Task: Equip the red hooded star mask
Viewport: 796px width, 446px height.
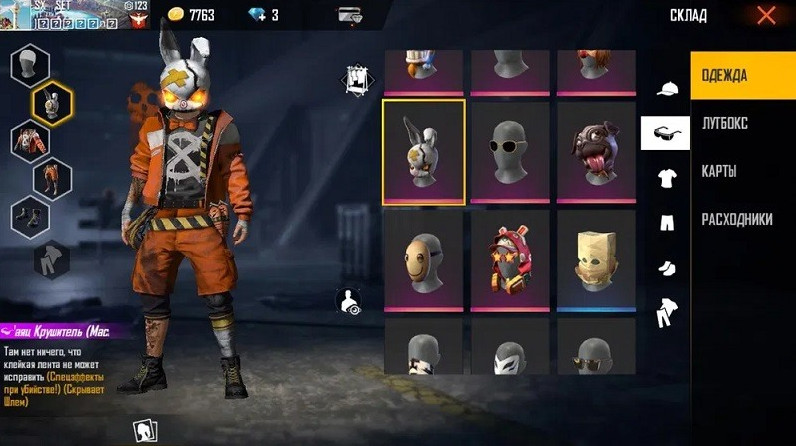Action: 510,258
